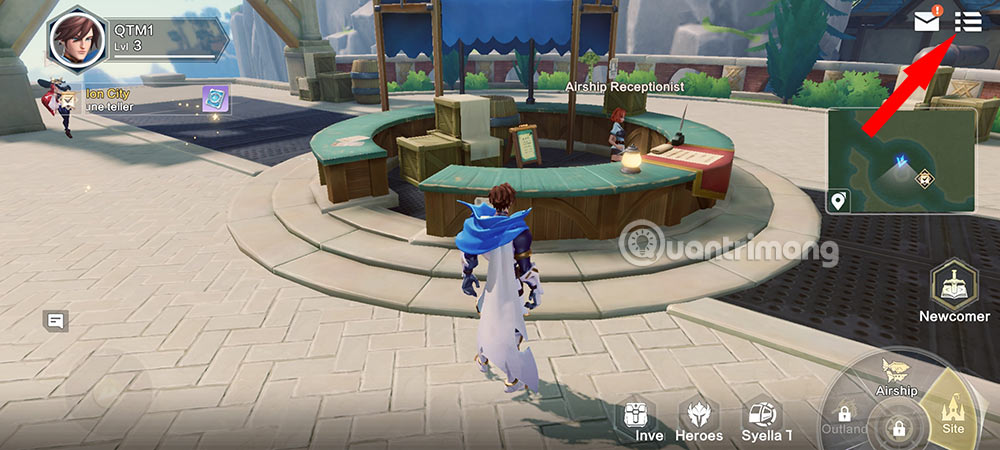Click the purple card quest reward icon
This screenshot has height=450, width=1000.
[216, 98]
